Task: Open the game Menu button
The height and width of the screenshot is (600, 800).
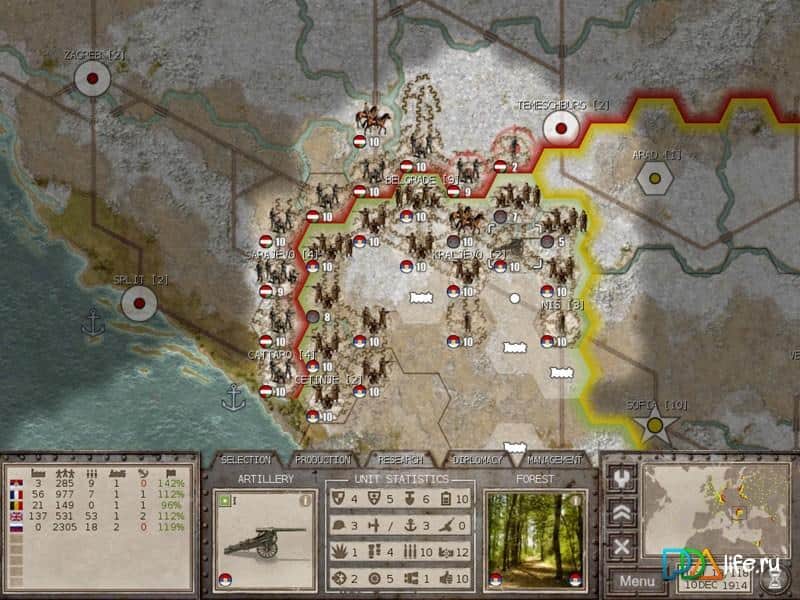Action: tap(636, 580)
